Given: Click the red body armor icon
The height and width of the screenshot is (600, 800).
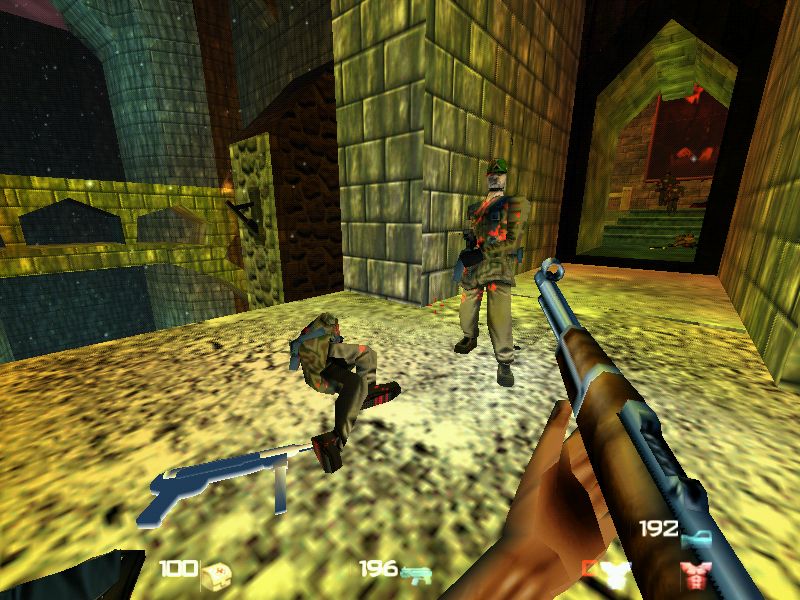Looking at the screenshot, I should pyautogui.click(x=692, y=573).
